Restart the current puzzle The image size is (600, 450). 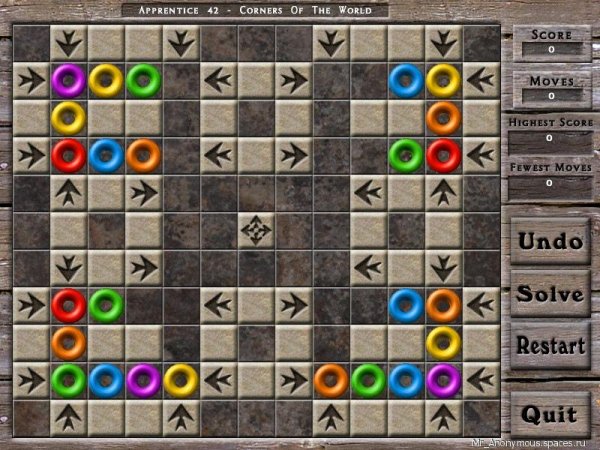tap(549, 346)
